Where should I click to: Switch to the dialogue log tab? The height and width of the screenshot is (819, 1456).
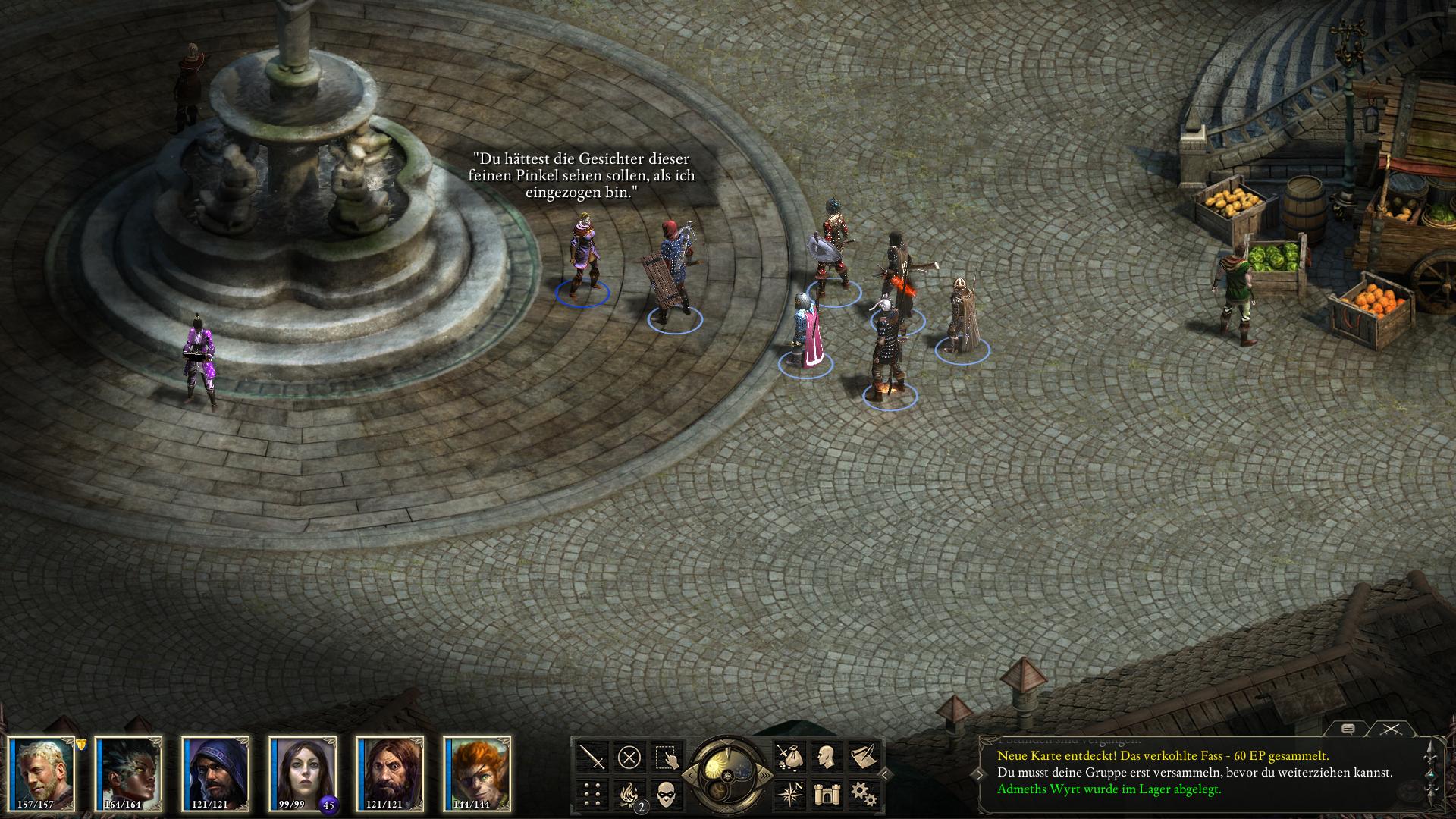pos(1348,729)
